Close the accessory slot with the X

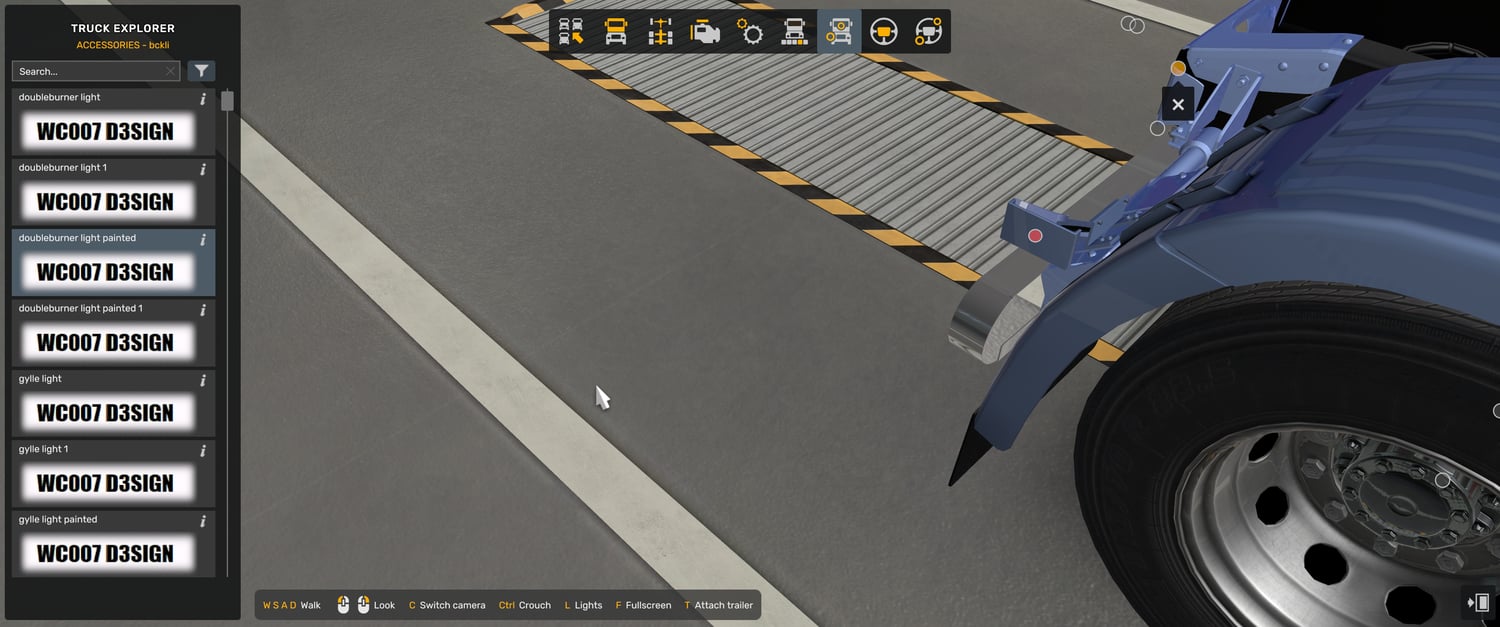1178,104
